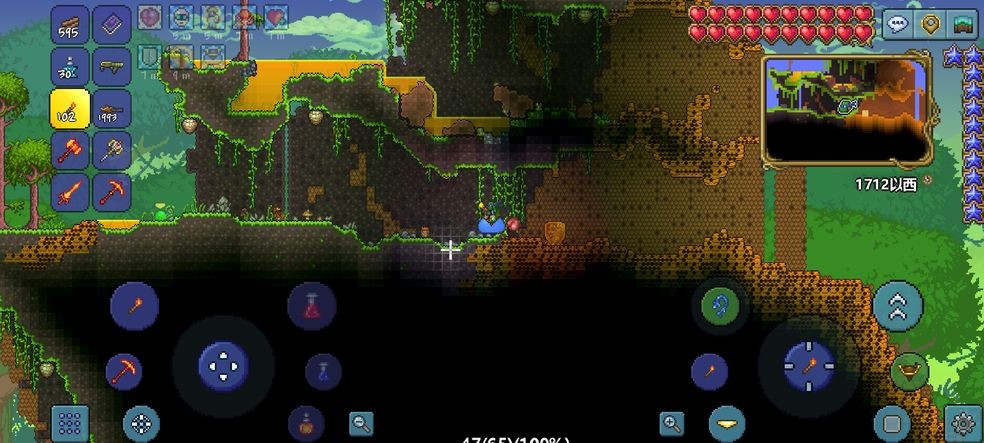Screen dimensions: 984x443
Task: Open the settings gear button
Action: (964, 423)
